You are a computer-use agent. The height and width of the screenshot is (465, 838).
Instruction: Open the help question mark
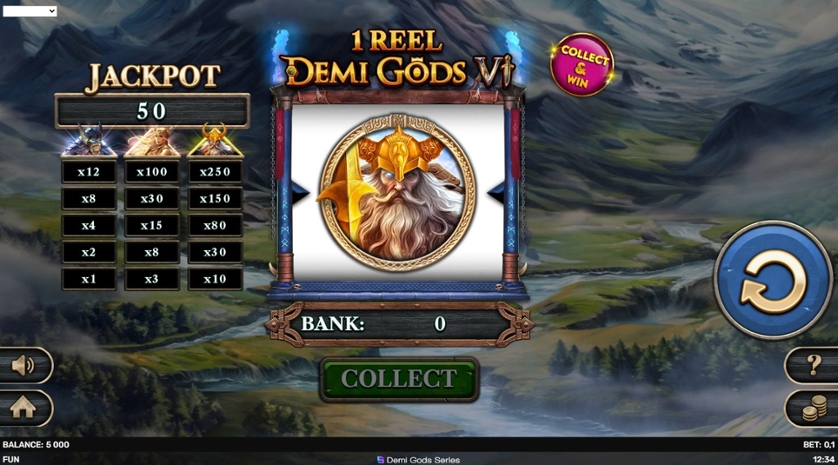coord(813,365)
